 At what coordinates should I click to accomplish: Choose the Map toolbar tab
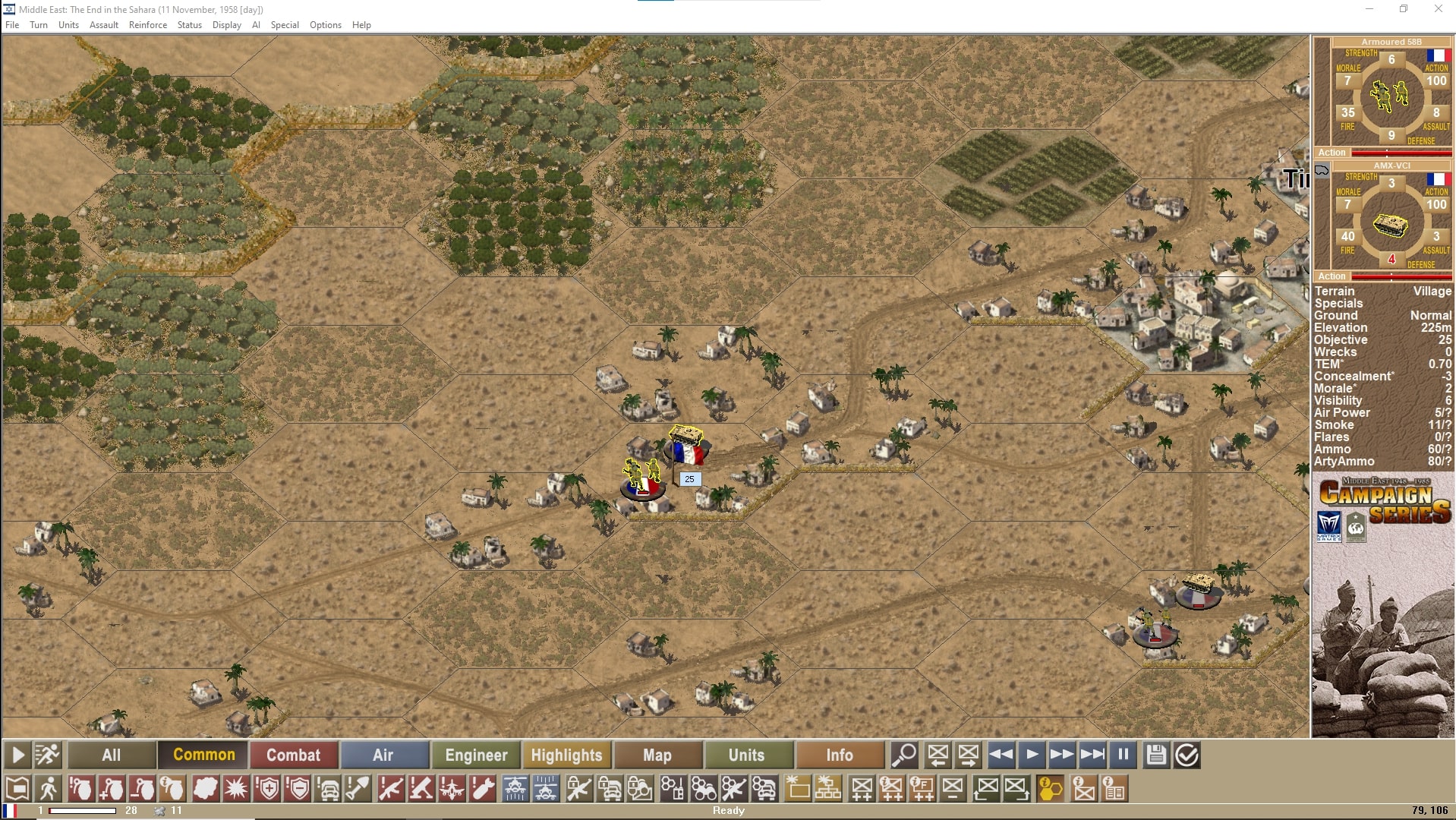coord(657,755)
